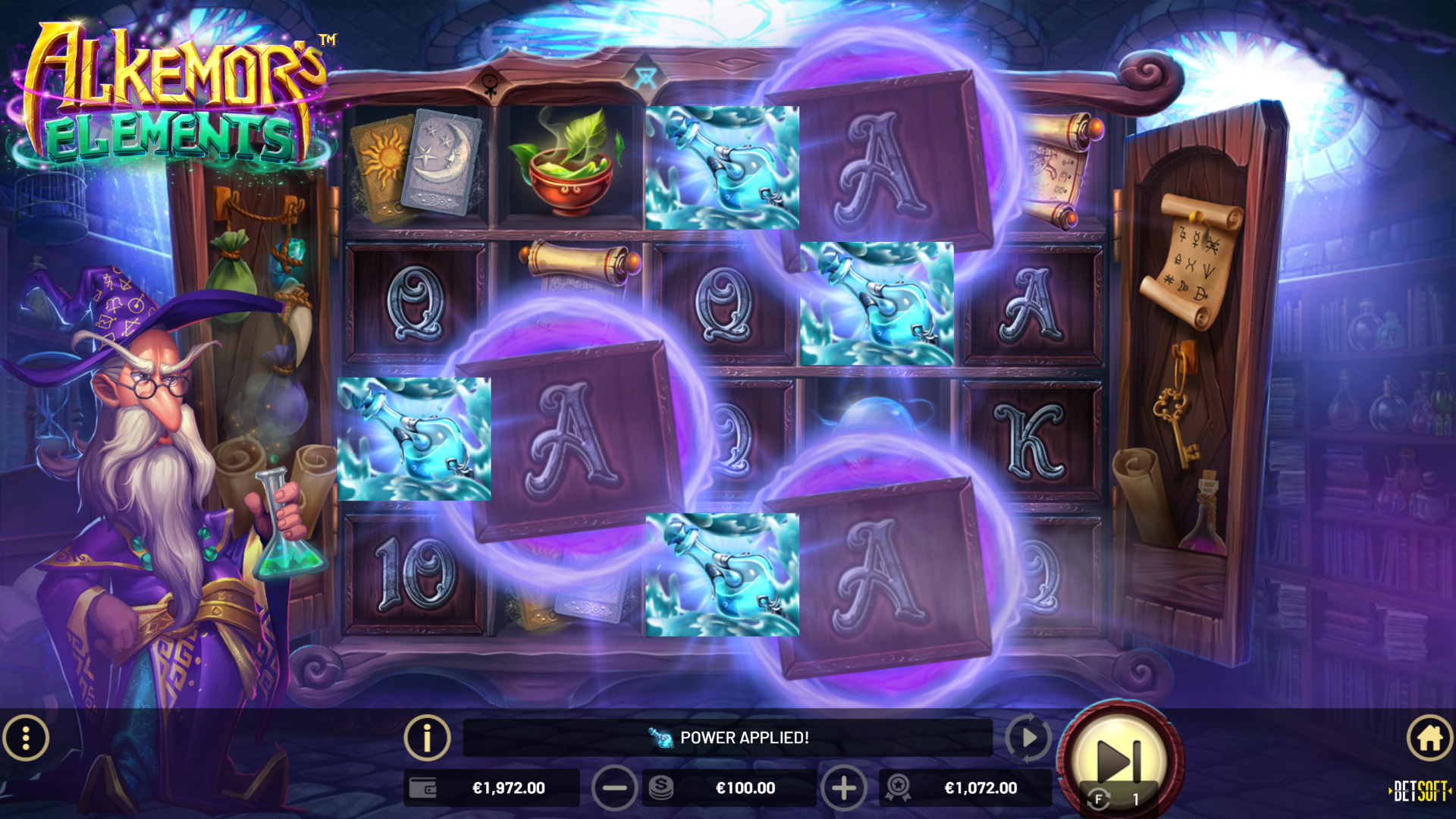The image size is (1456, 819).
Task: Open the three-dot options menu
Action: pos(25,738)
